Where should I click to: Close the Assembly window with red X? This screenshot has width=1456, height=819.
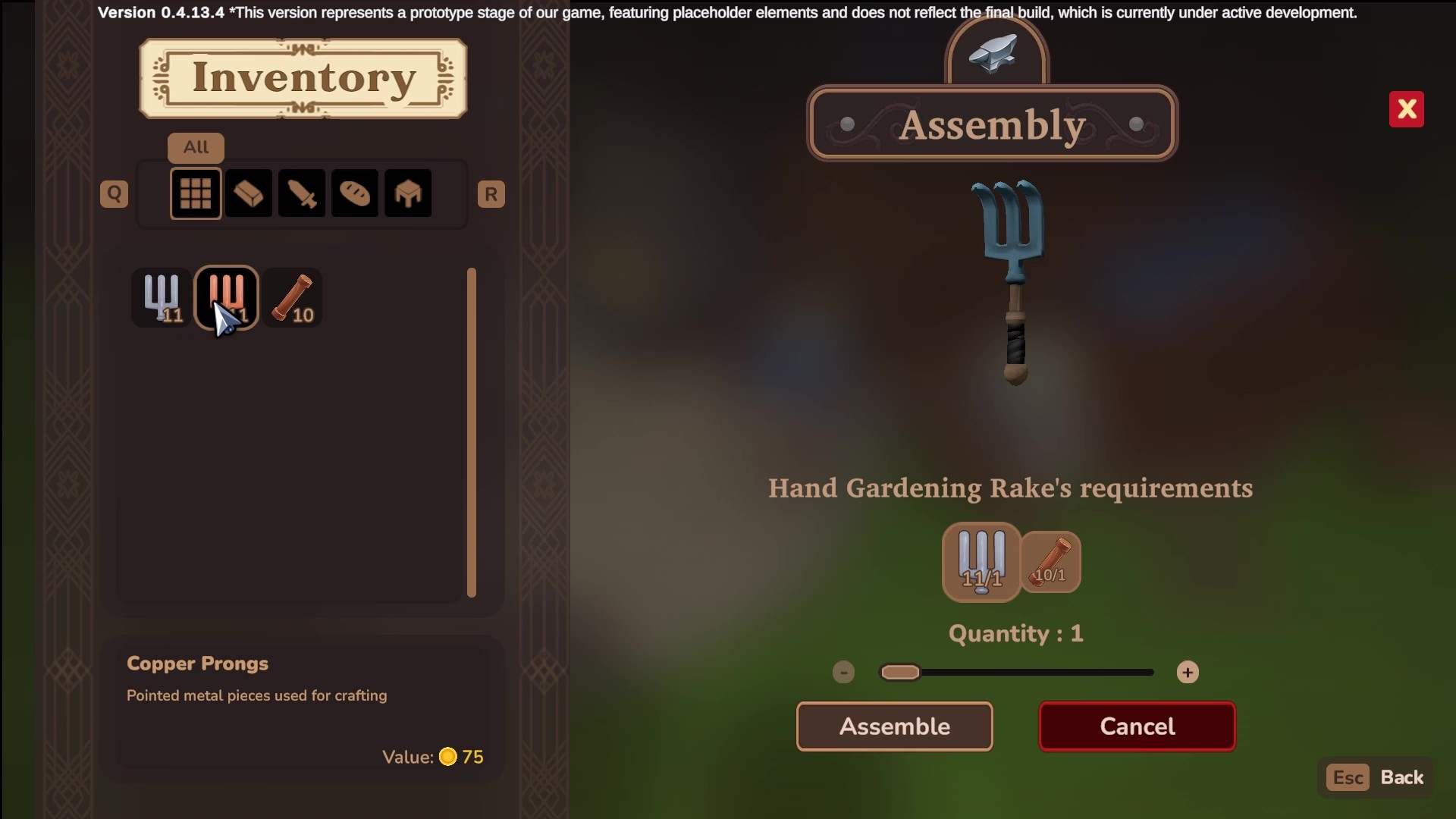[1406, 110]
